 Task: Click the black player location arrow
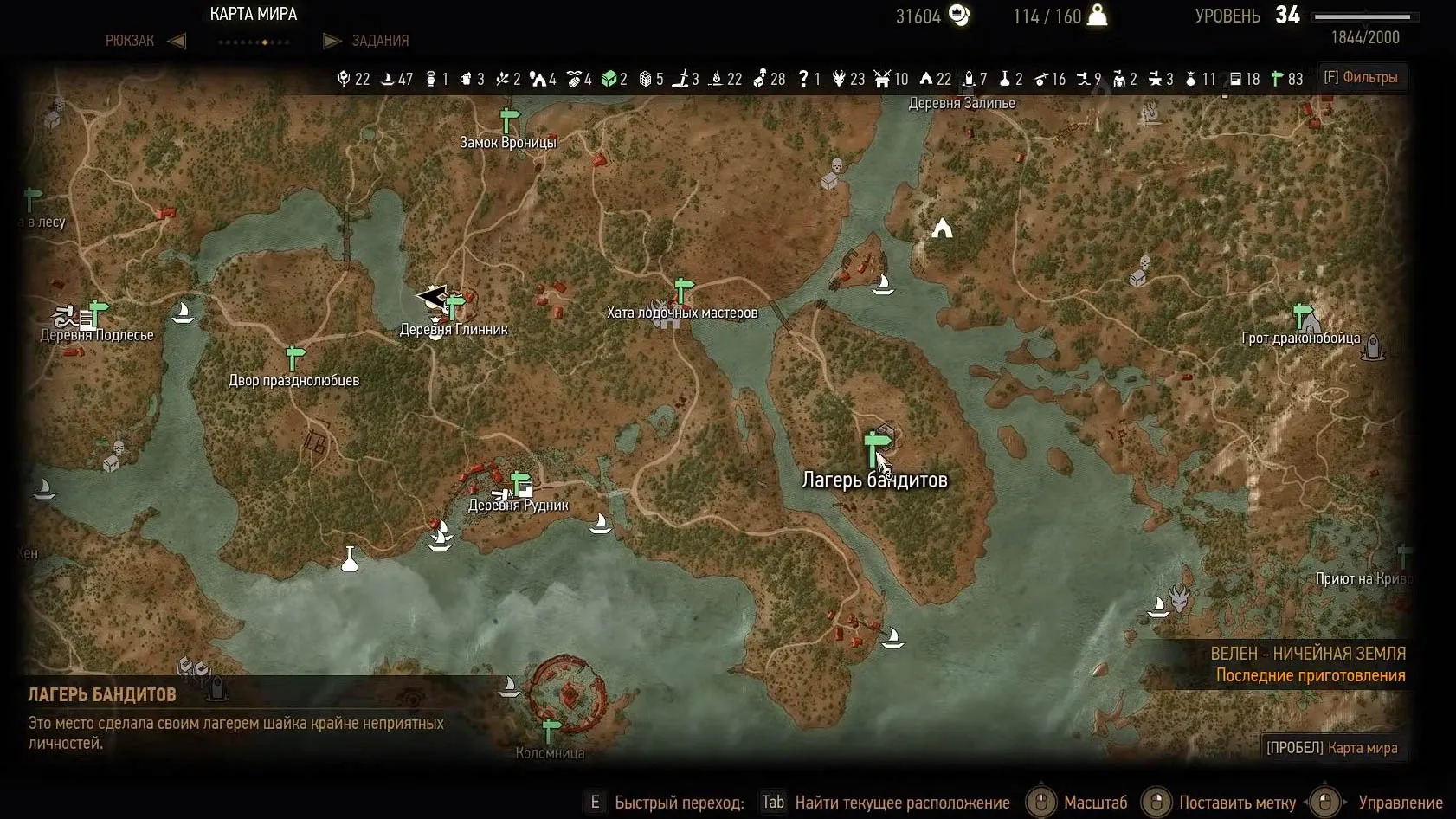431,297
